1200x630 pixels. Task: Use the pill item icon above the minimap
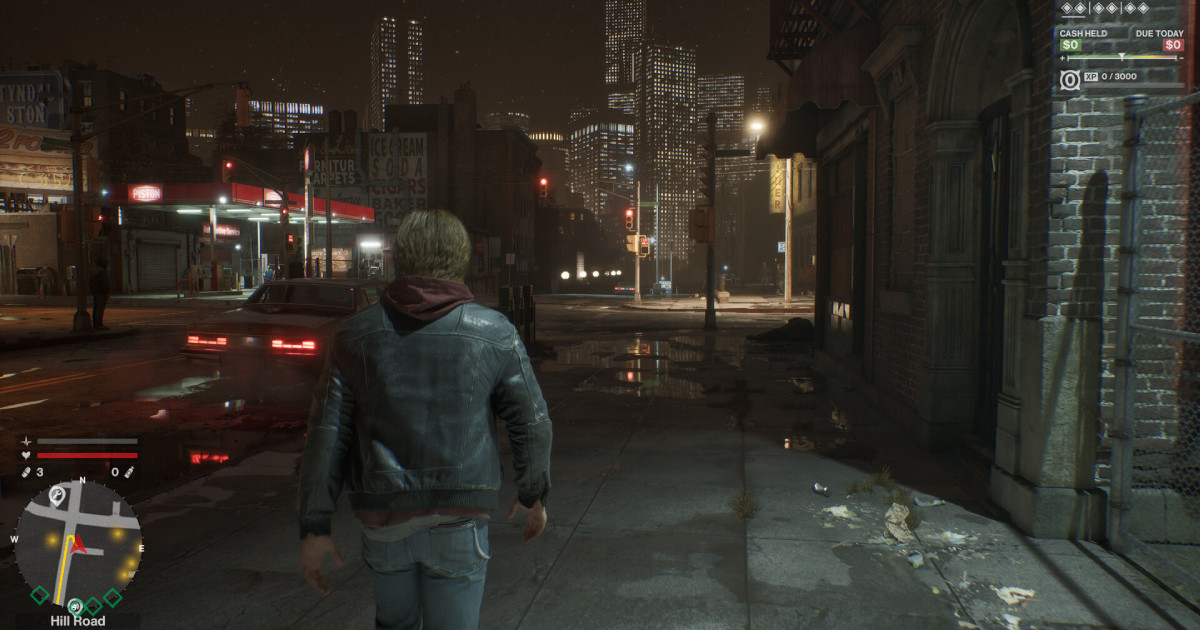tap(26, 472)
